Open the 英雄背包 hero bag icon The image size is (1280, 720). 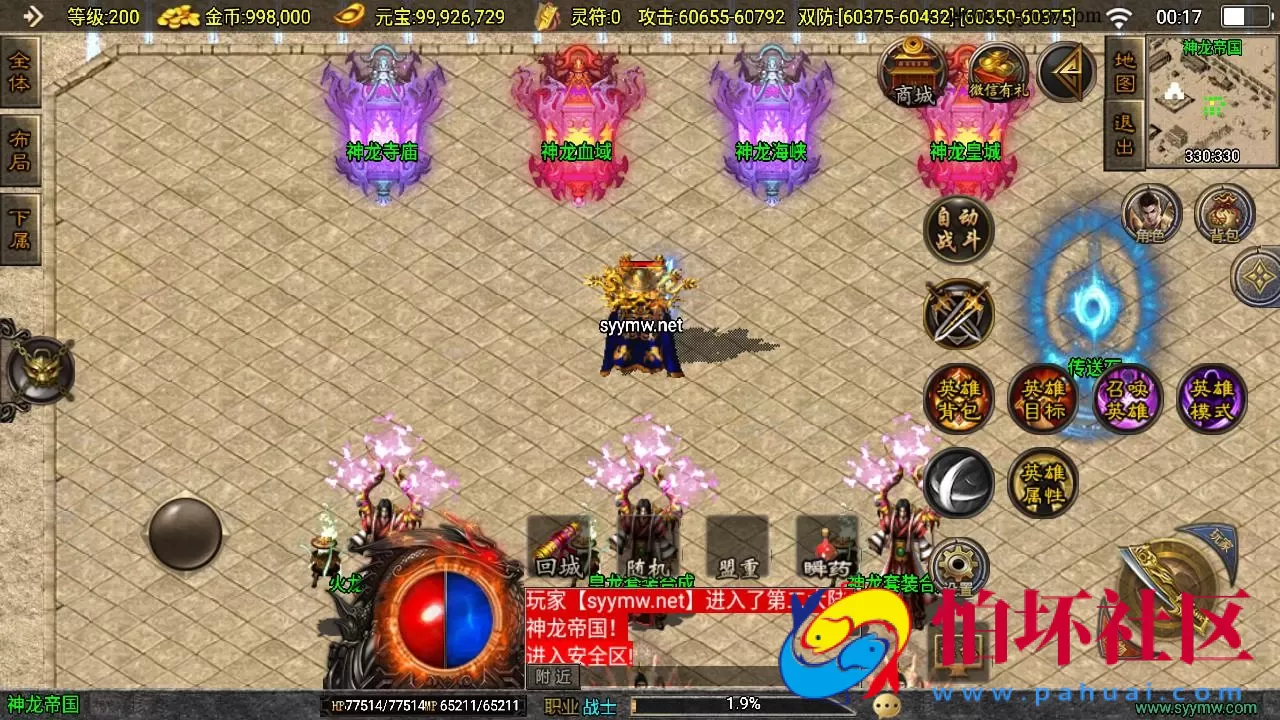coord(958,398)
